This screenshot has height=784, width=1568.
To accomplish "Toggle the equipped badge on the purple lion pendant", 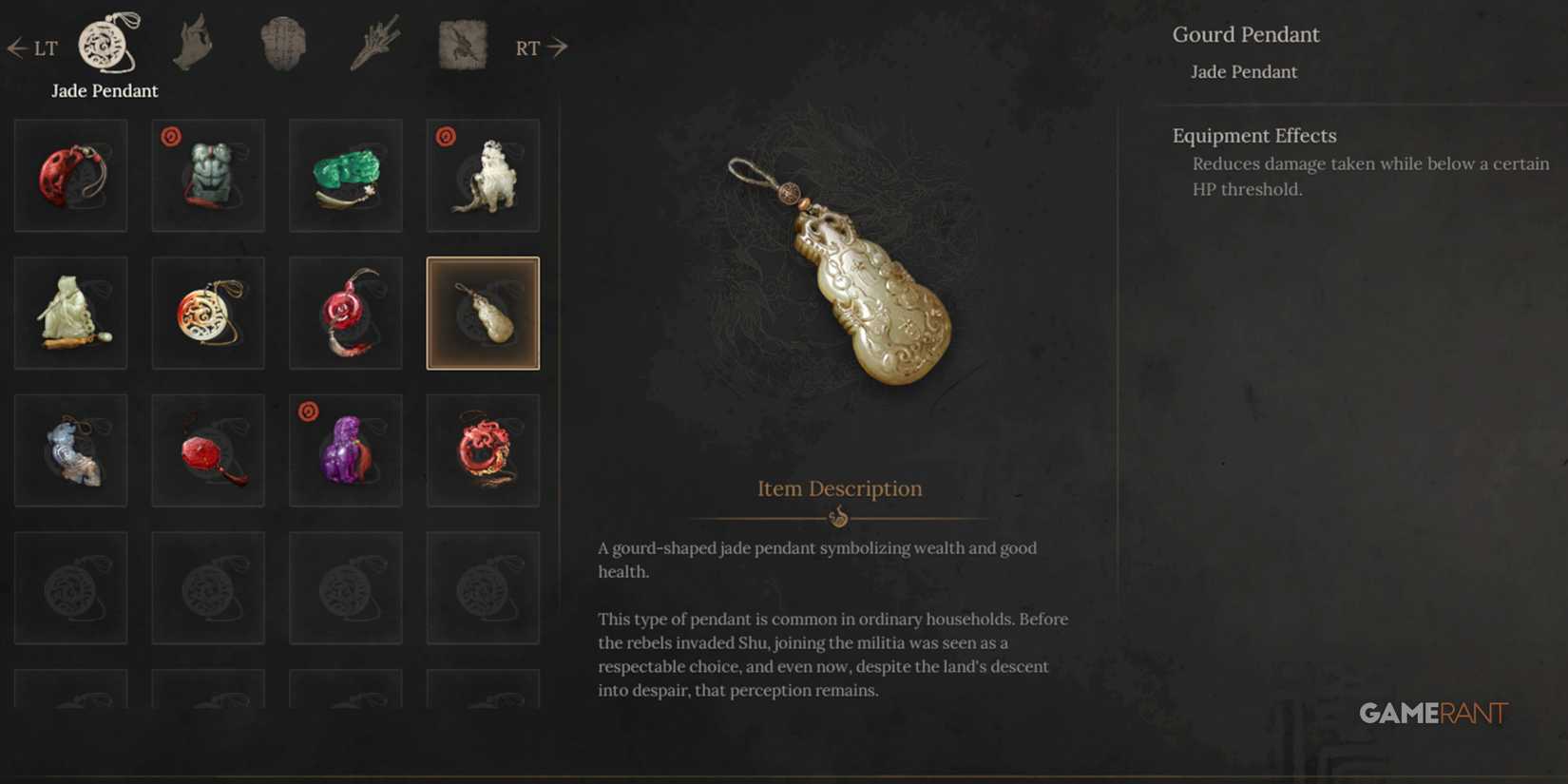I will tap(308, 411).
